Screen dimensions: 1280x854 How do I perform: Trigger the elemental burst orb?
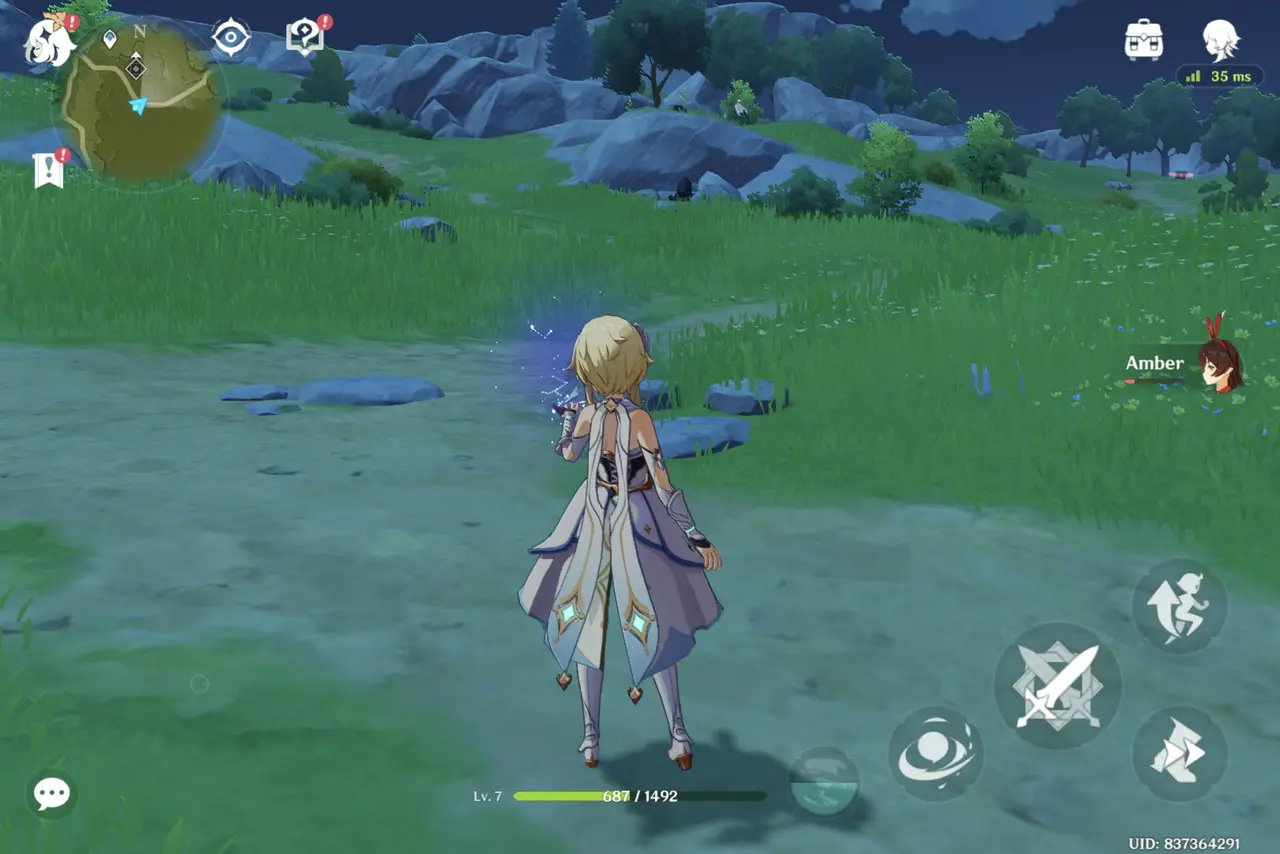click(824, 781)
